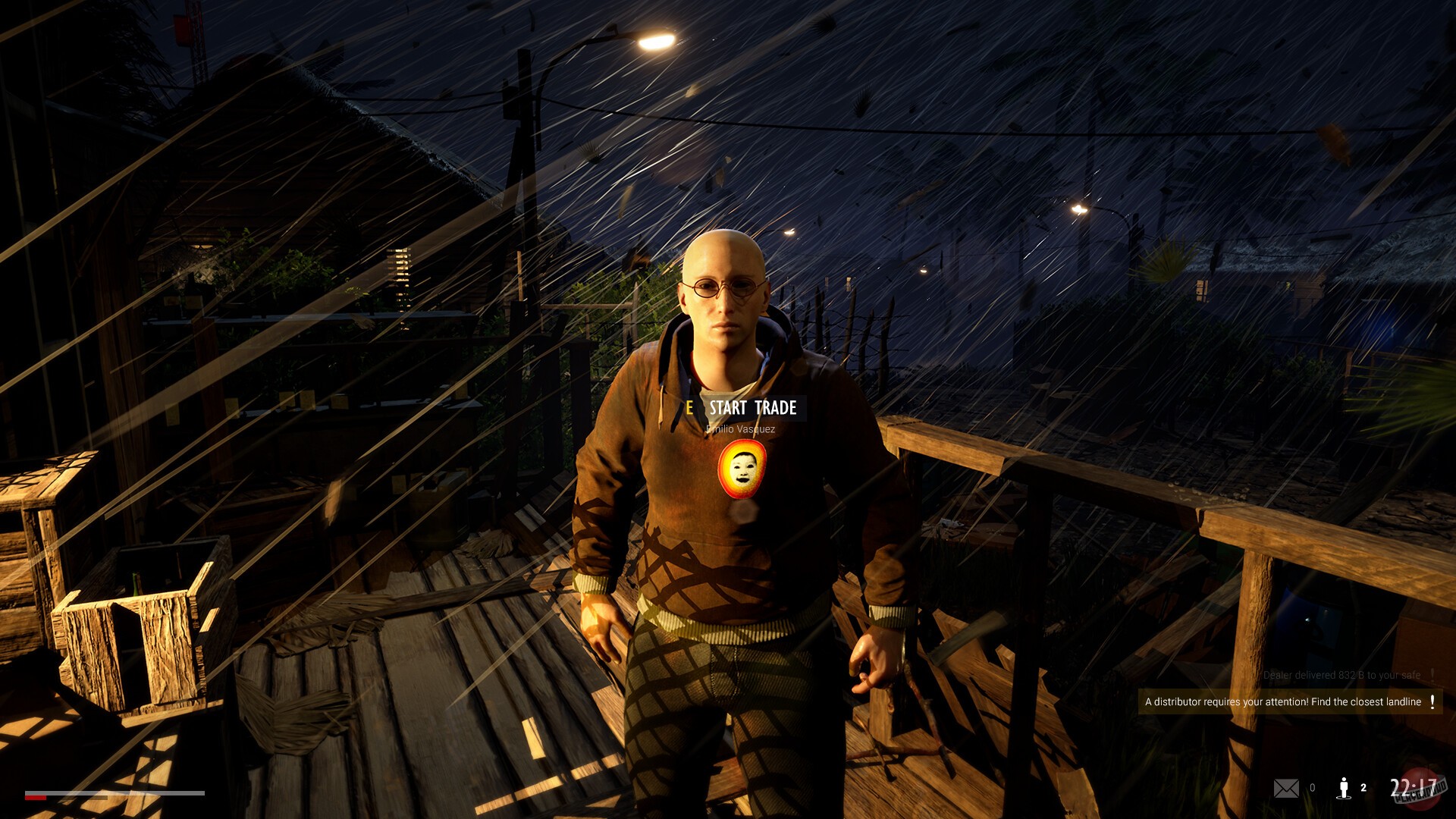Click the exclamation icon beside the distributor alert
Screen dimensions: 1456x819
pyautogui.click(x=1432, y=701)
